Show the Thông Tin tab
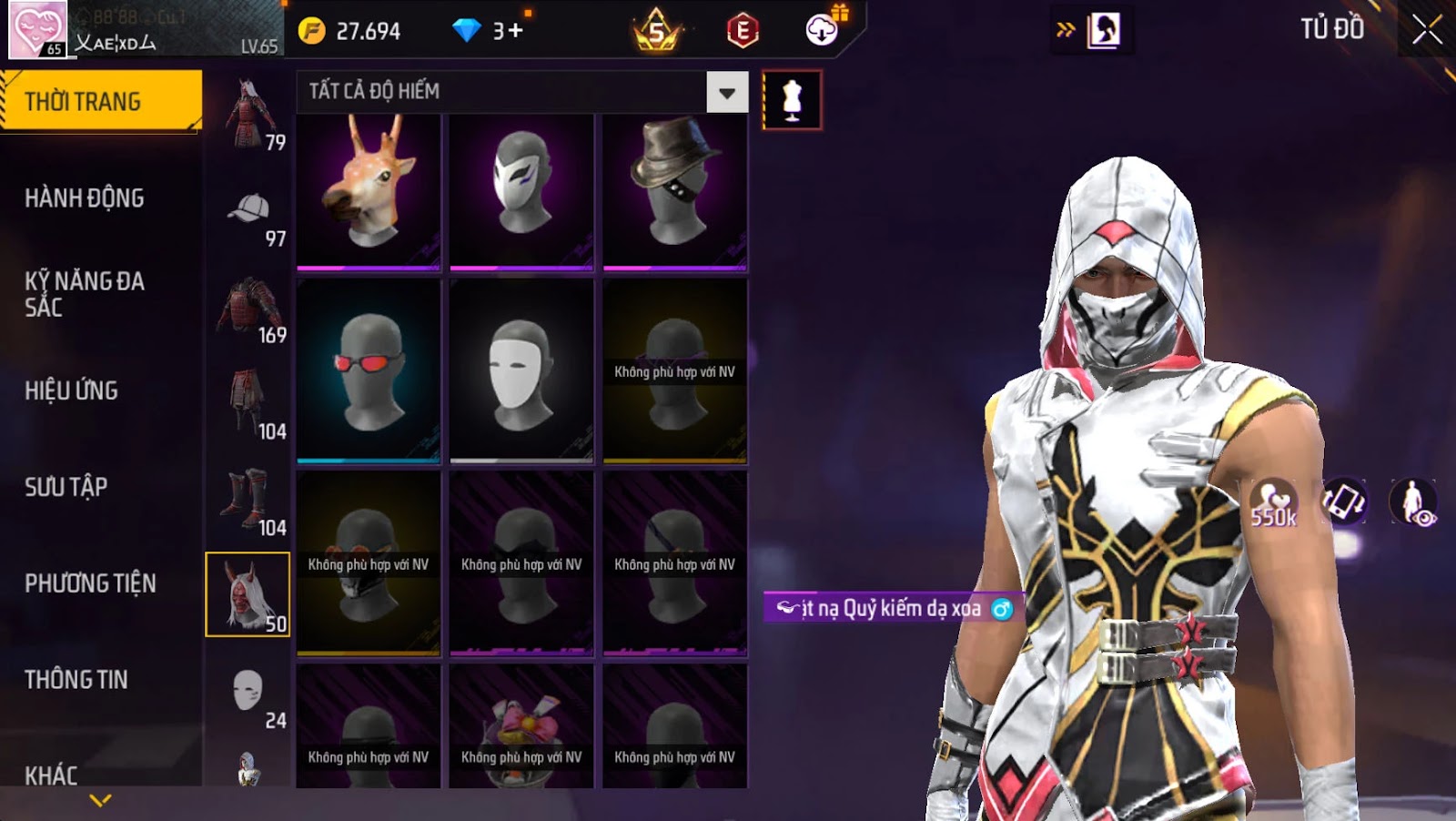 click(76, 680)
